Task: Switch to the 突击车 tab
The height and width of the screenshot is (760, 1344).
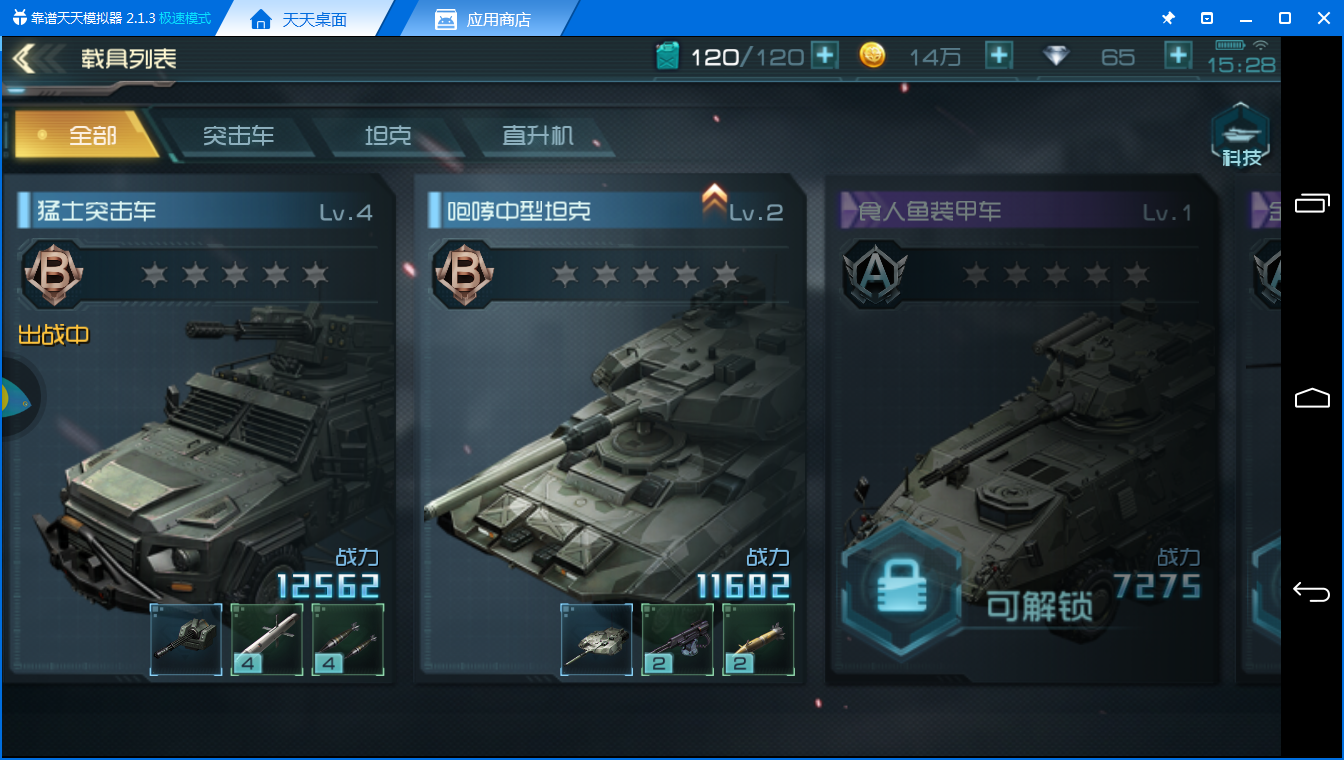Action: (238, 135)
